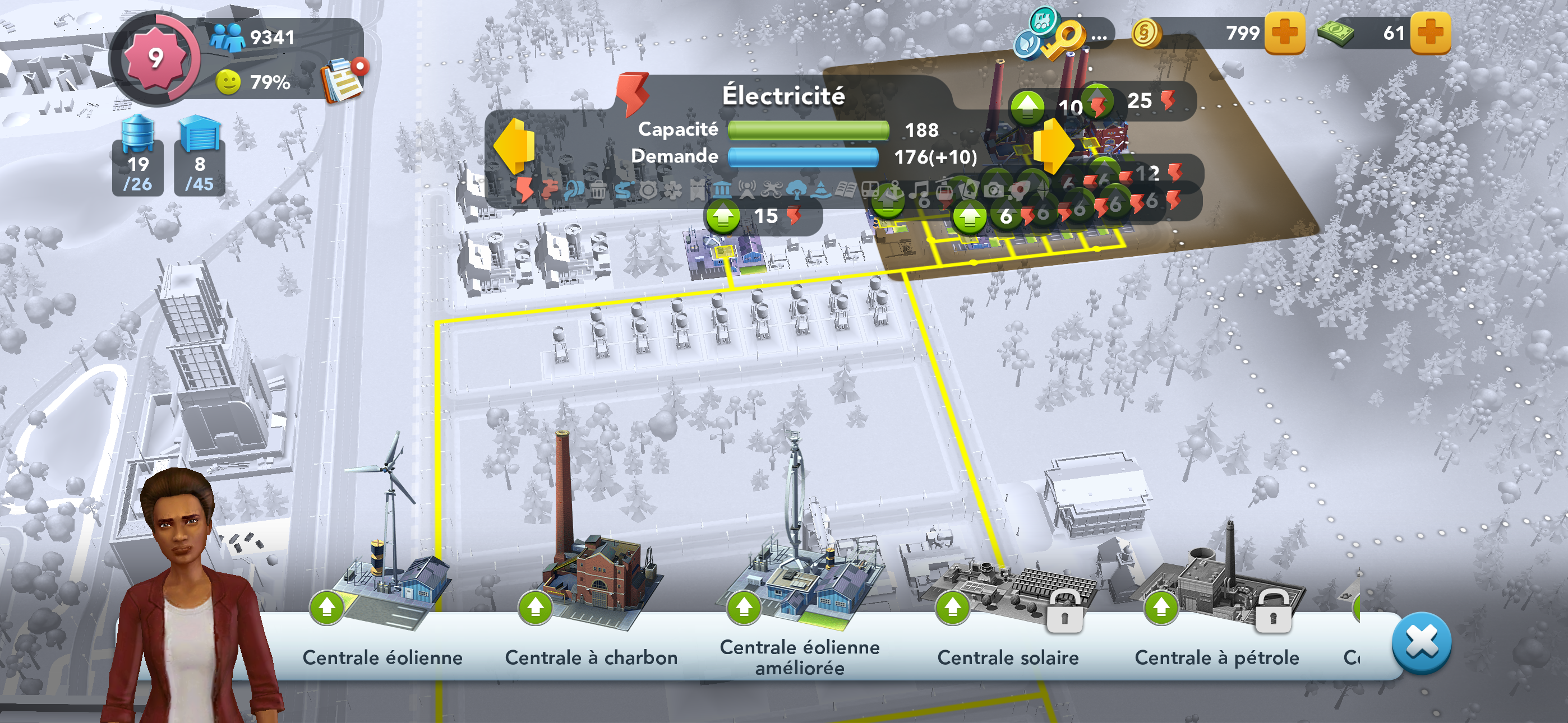Open the golden keys currency panel
Screen dimensions: 1568x723
click(1060, 36)
